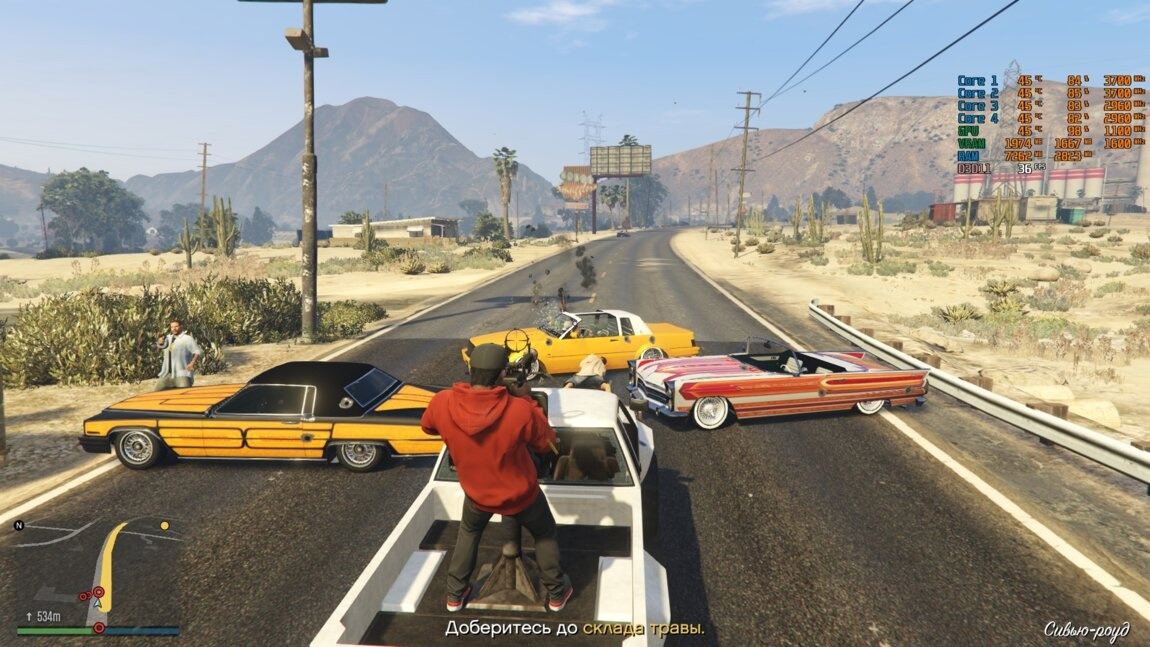Click the yellow destination marker on the minimap
The height and width of the screenshot is (647, 1150).
point(165,525)
